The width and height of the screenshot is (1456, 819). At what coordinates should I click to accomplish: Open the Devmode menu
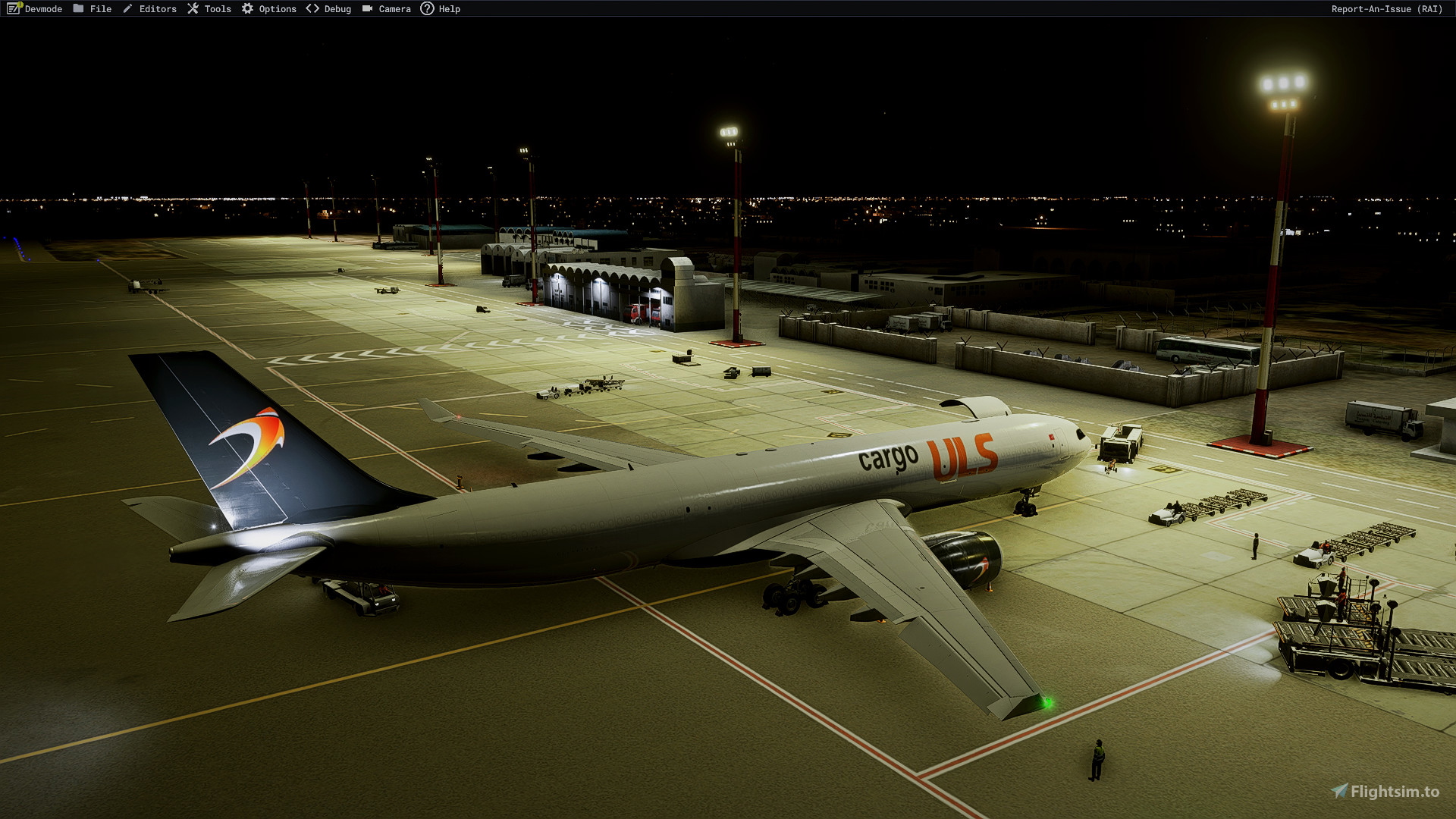43,8
